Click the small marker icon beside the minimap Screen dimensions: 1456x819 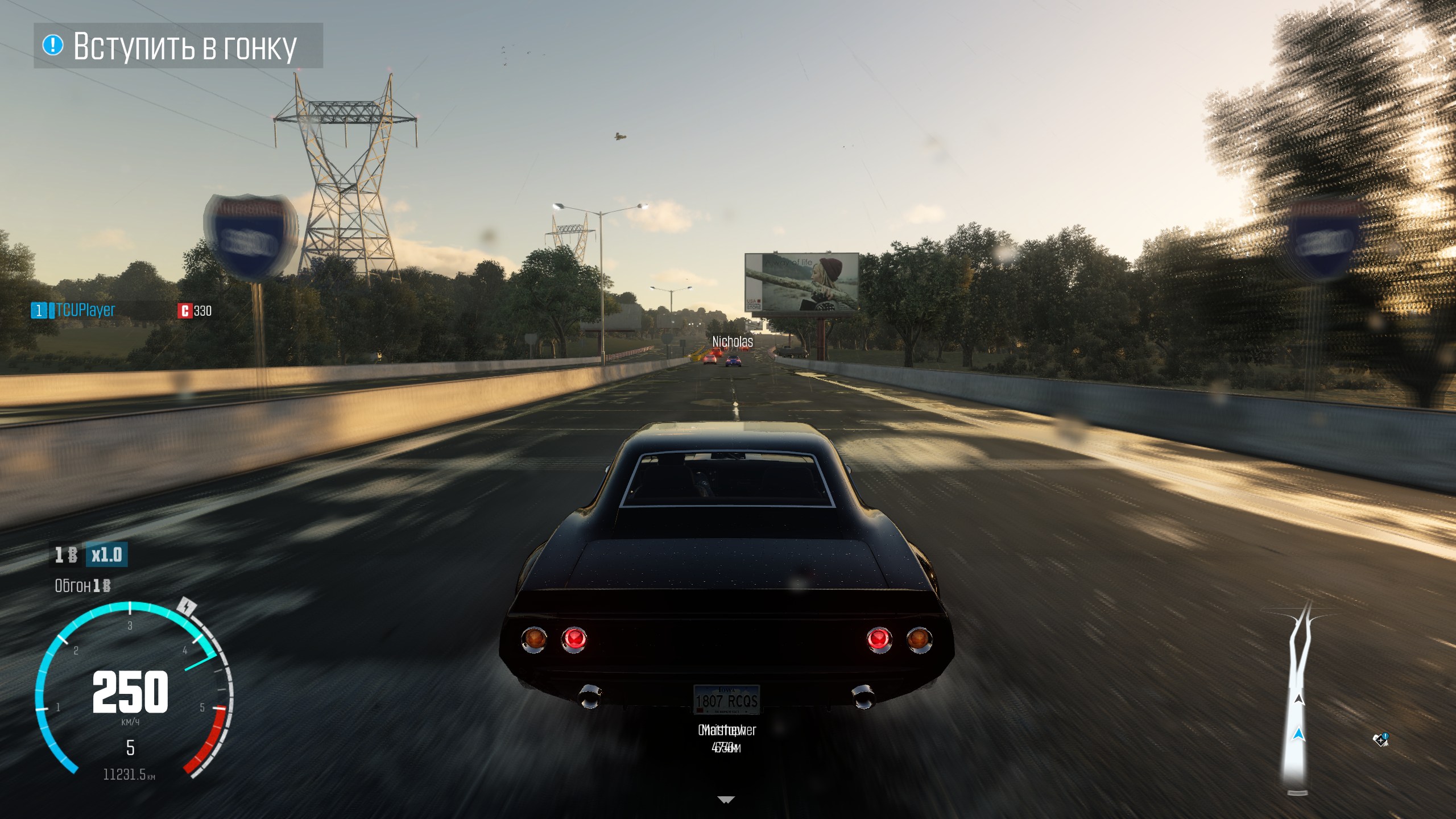click(1380, 740)
